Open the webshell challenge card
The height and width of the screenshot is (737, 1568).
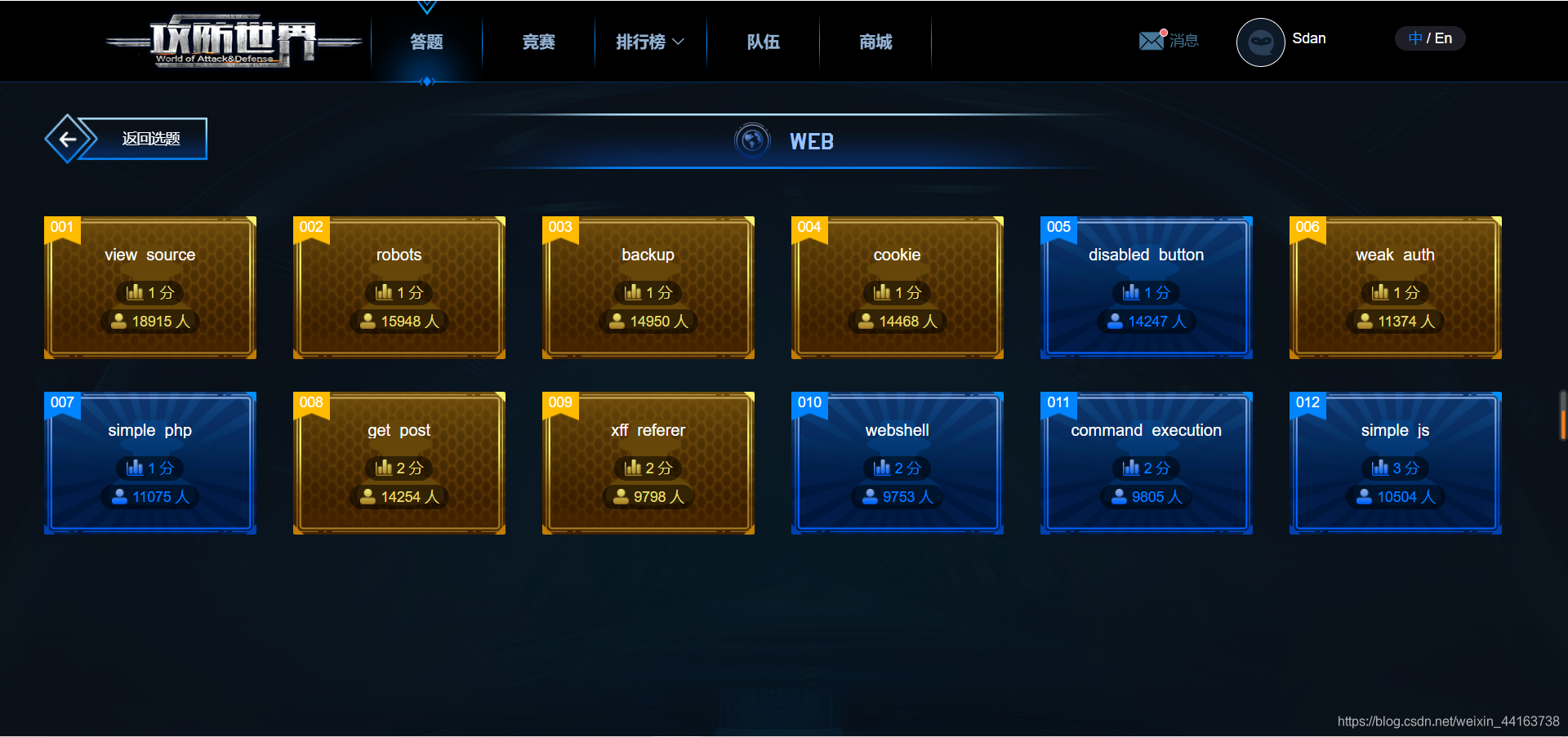click(x=897, y=463)
